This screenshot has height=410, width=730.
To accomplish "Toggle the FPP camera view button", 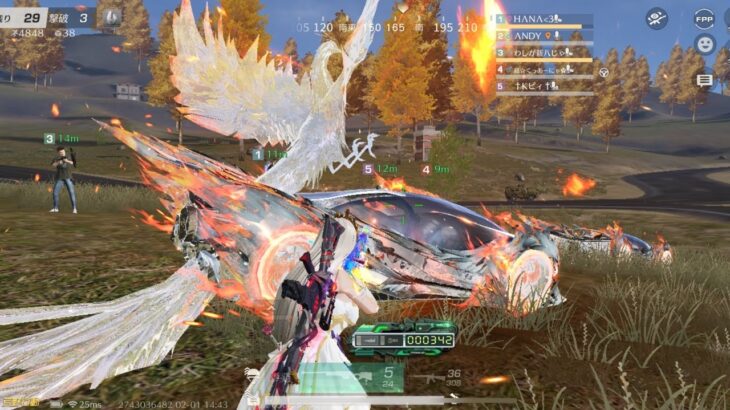I will coord(704,17).
